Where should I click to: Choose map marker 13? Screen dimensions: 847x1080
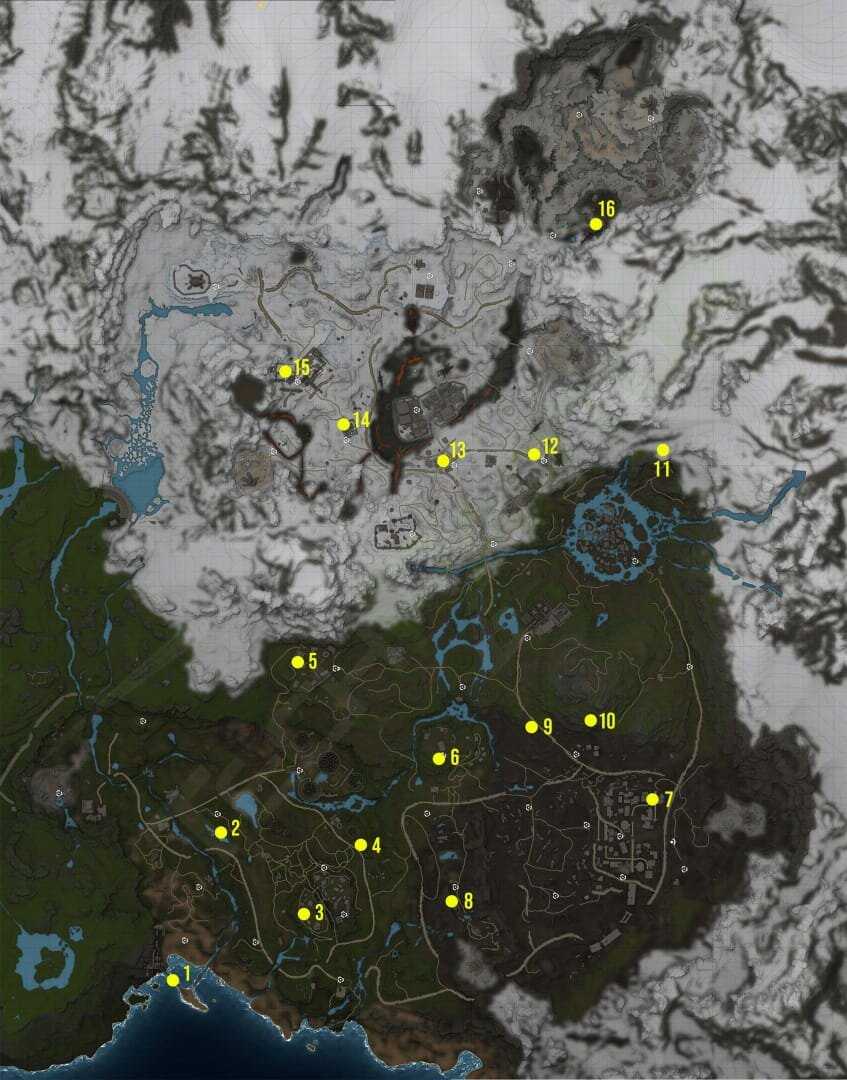[443, 461]
